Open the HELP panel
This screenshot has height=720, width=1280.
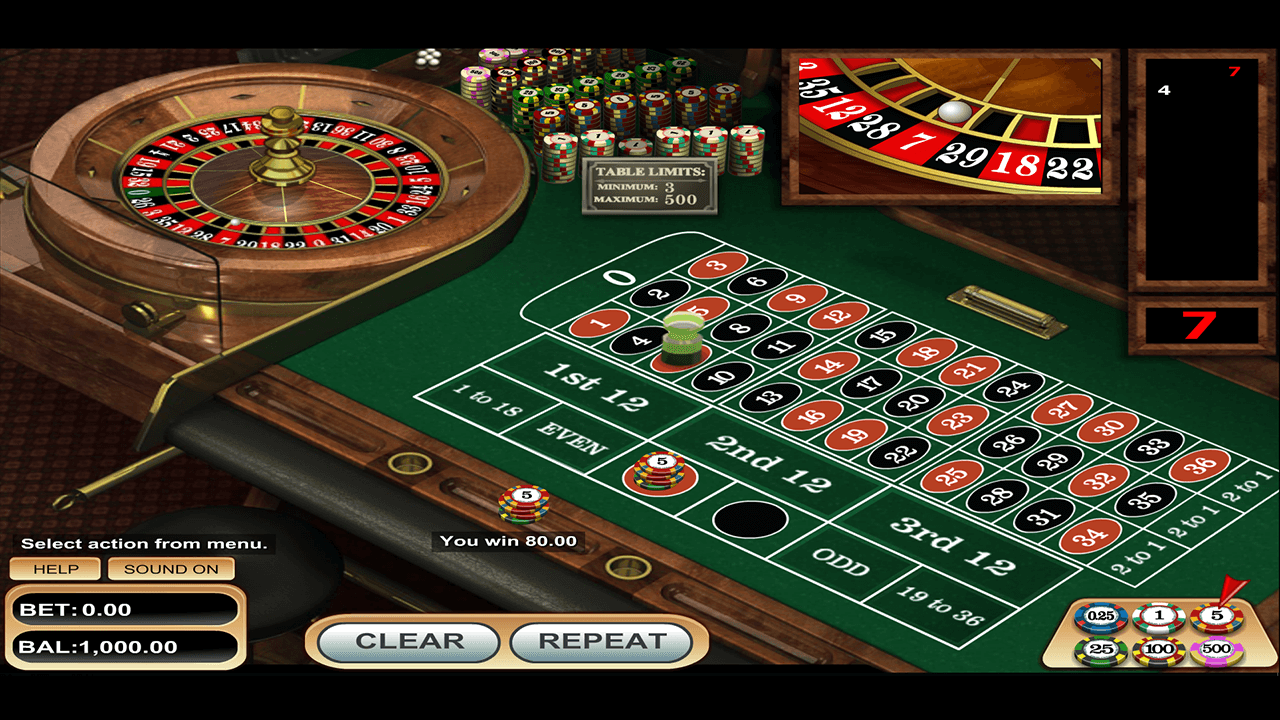point(57,568)
